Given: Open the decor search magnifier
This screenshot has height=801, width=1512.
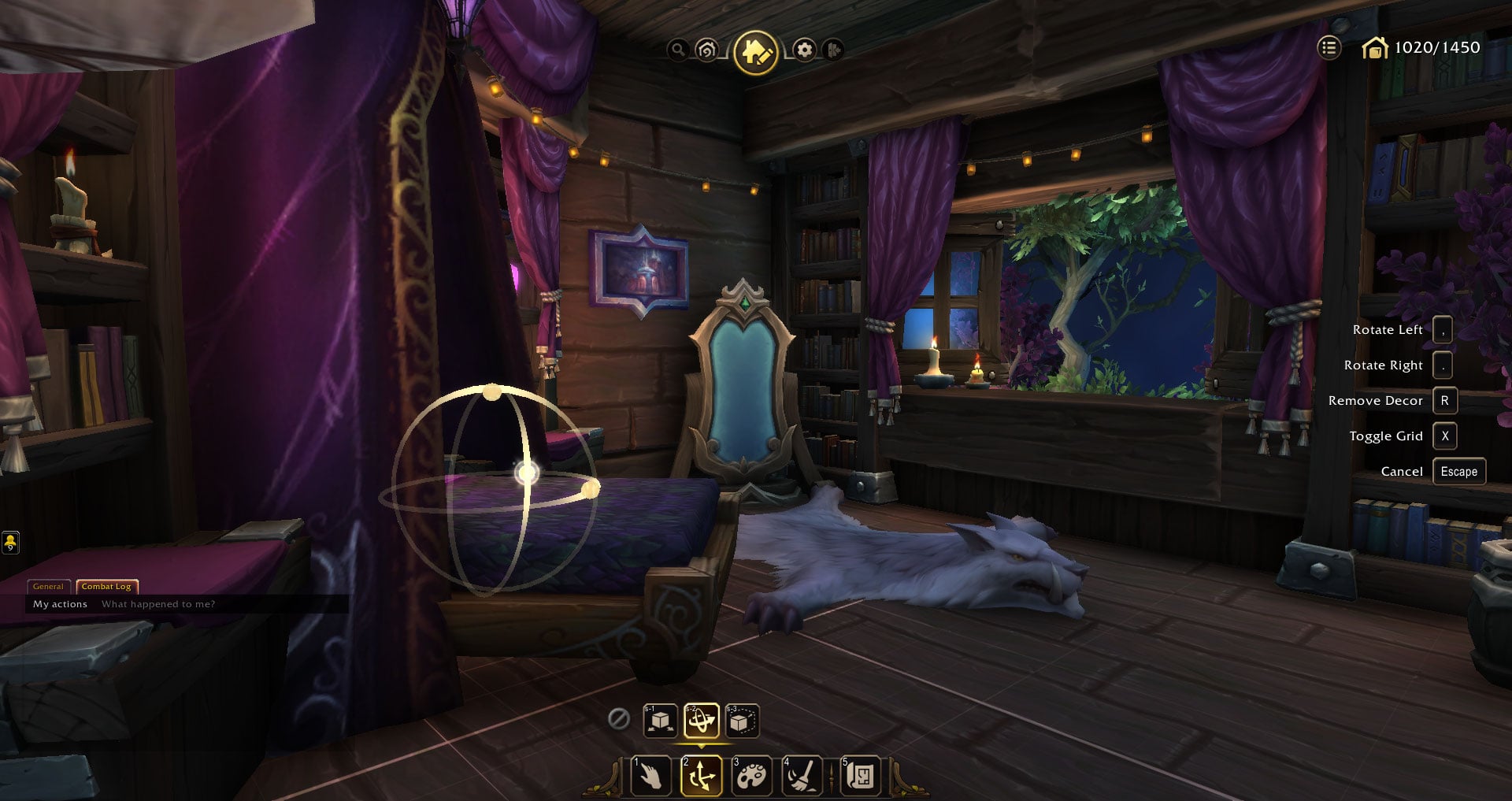Looking at the screenshot, I should click(x=679, y=49).
